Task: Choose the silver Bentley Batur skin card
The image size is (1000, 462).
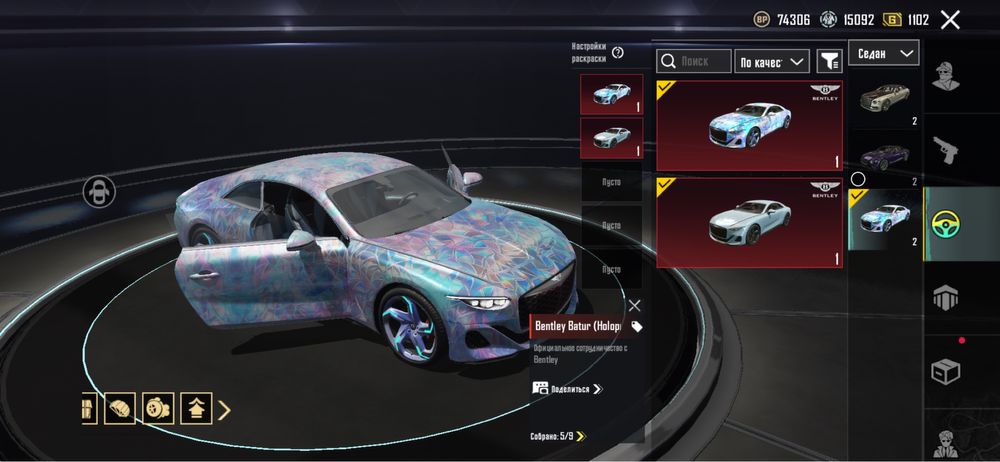Action: pyautogui.click(x=749, y=223)
